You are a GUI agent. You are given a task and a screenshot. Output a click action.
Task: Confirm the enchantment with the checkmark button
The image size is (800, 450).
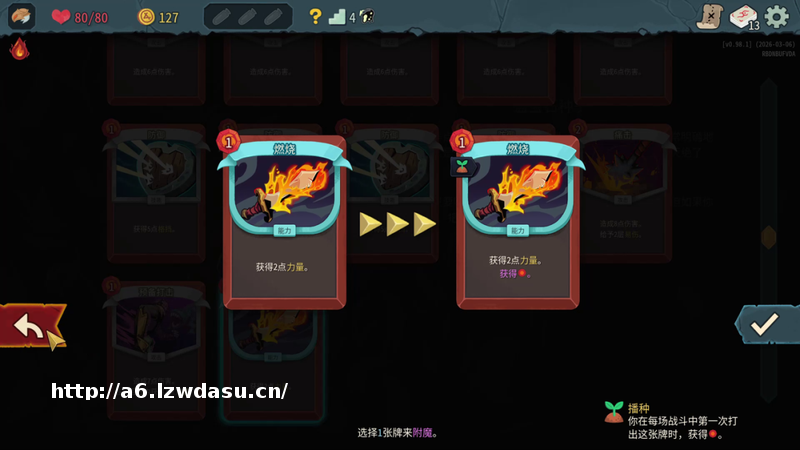click(x=765, y=324)
